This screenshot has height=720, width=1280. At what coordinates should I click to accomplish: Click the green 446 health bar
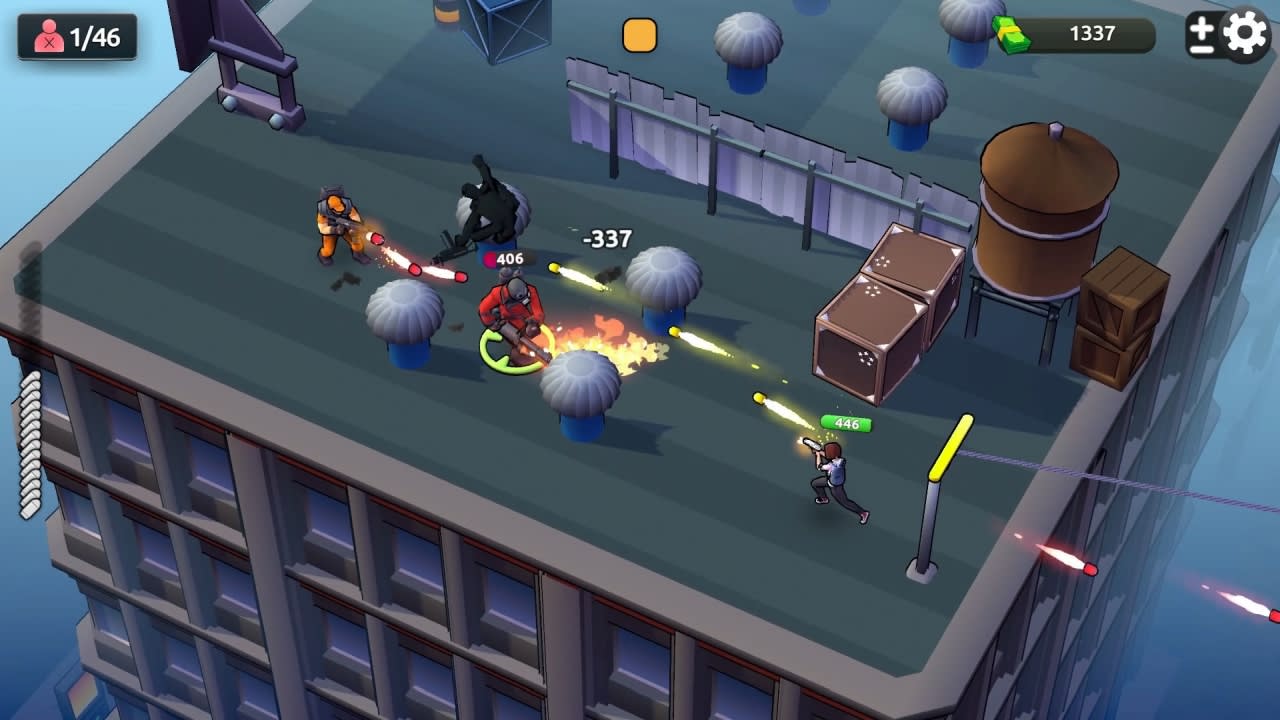click(x=845, y=422)
